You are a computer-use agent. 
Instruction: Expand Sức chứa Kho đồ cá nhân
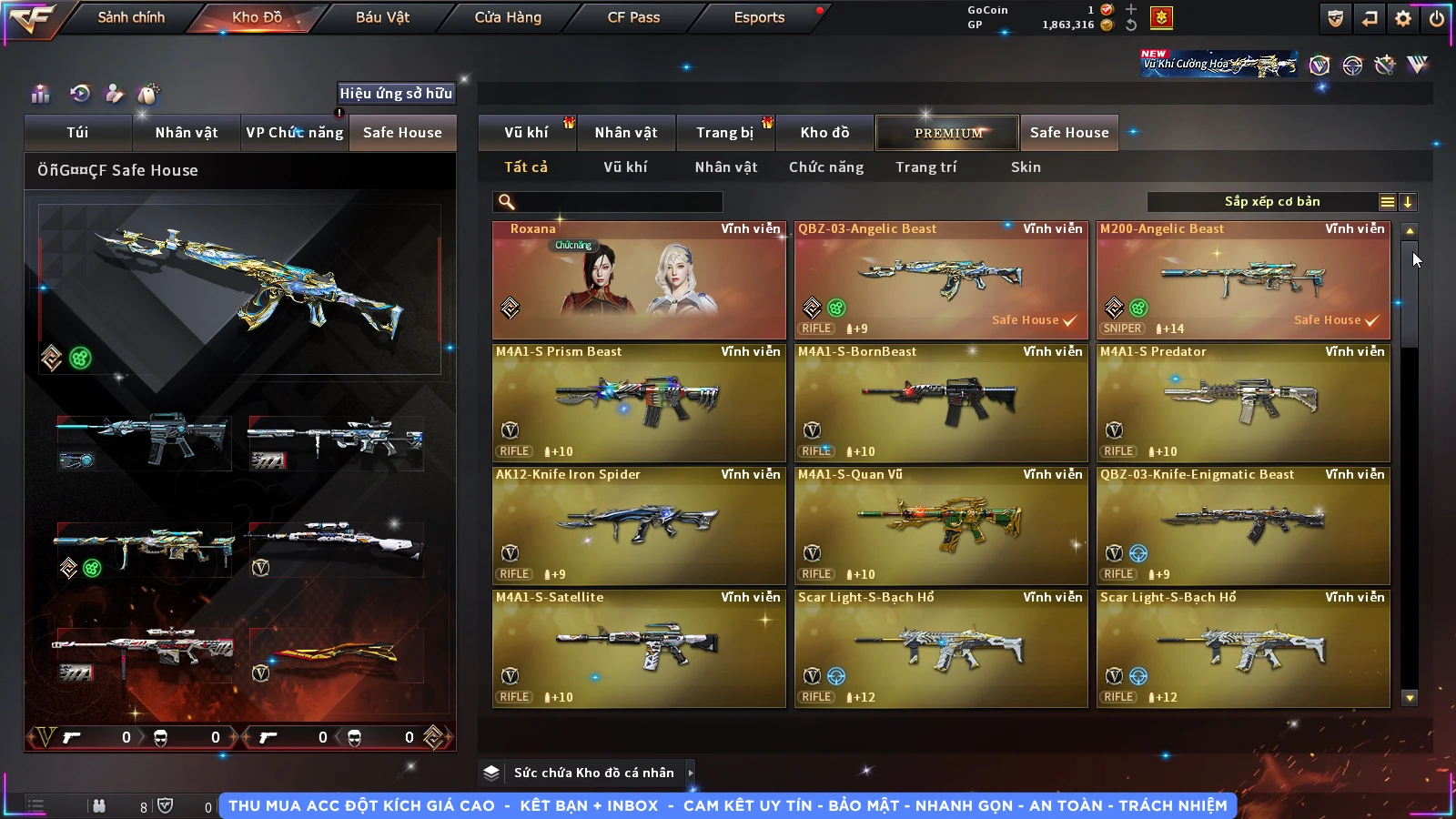tap(593, 773)
